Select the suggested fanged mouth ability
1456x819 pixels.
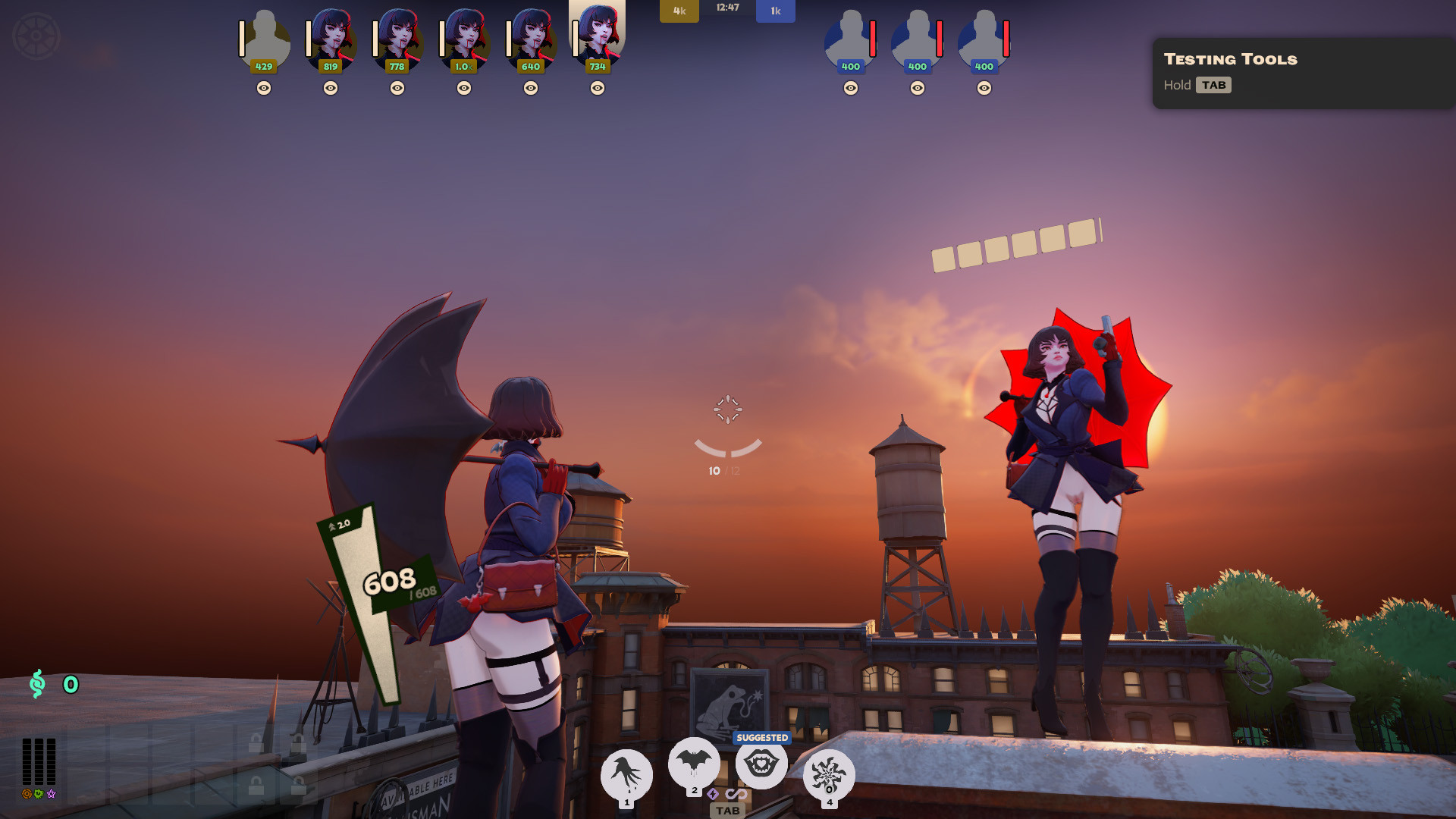pyautogui.click(x=761, y=764)
